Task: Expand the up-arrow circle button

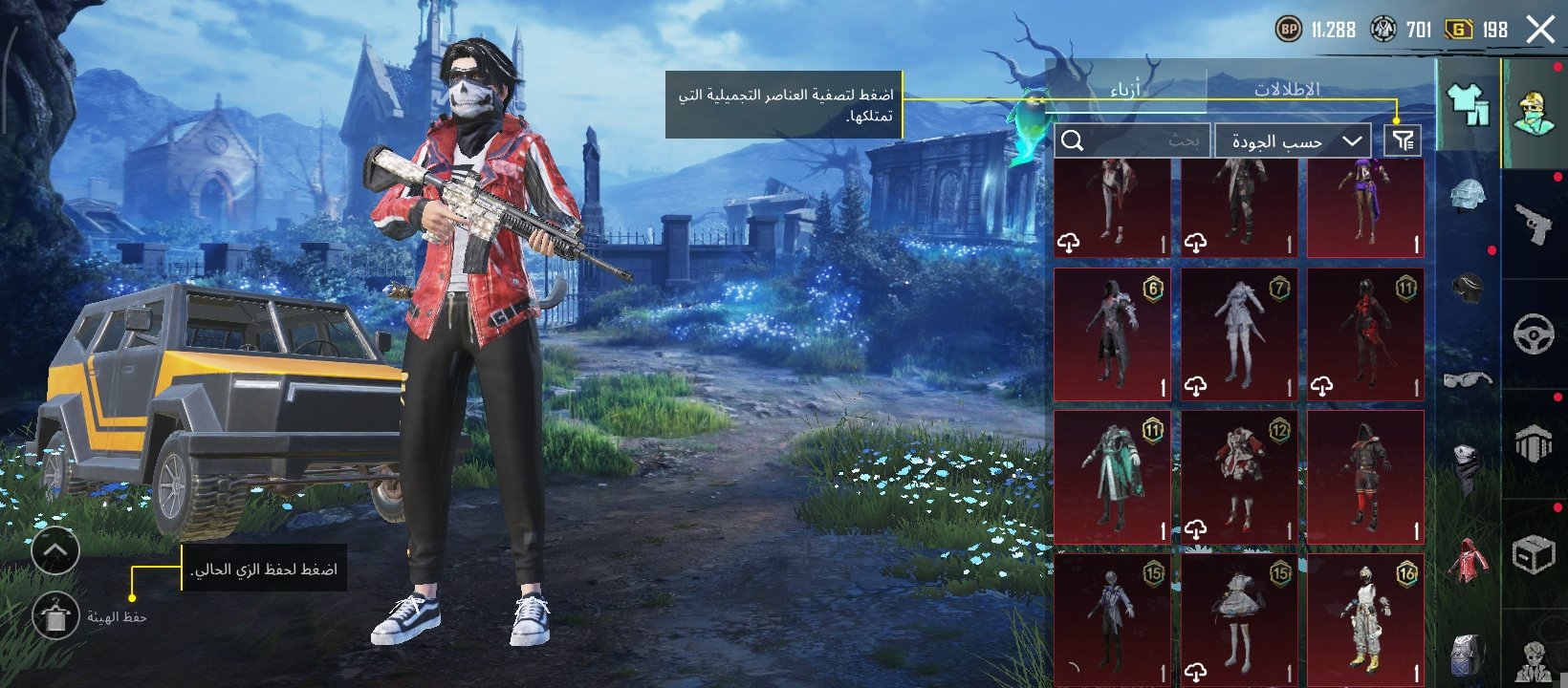Action: tap(55, 550)
